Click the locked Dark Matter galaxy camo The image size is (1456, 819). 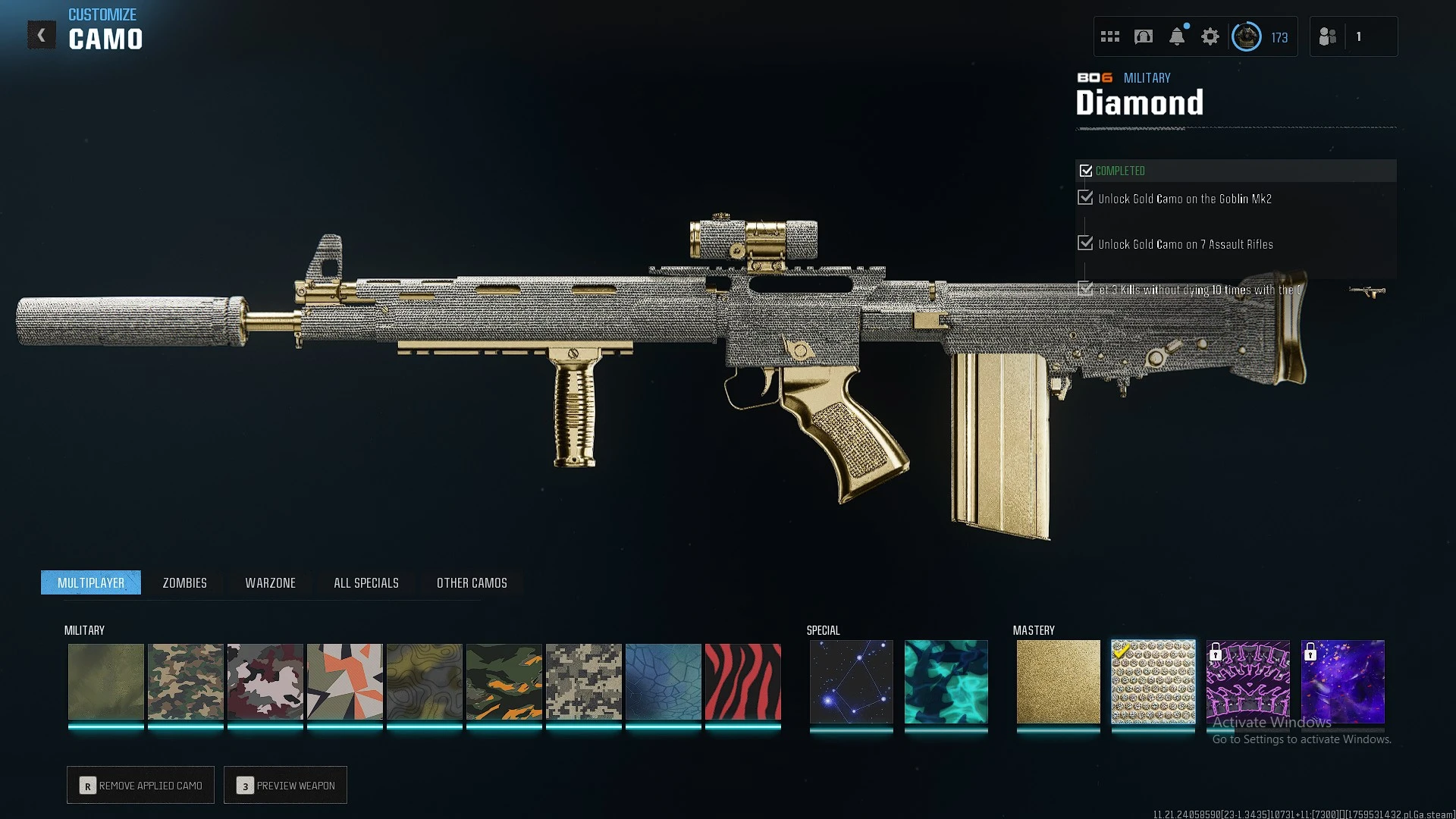coord(1342,682)
